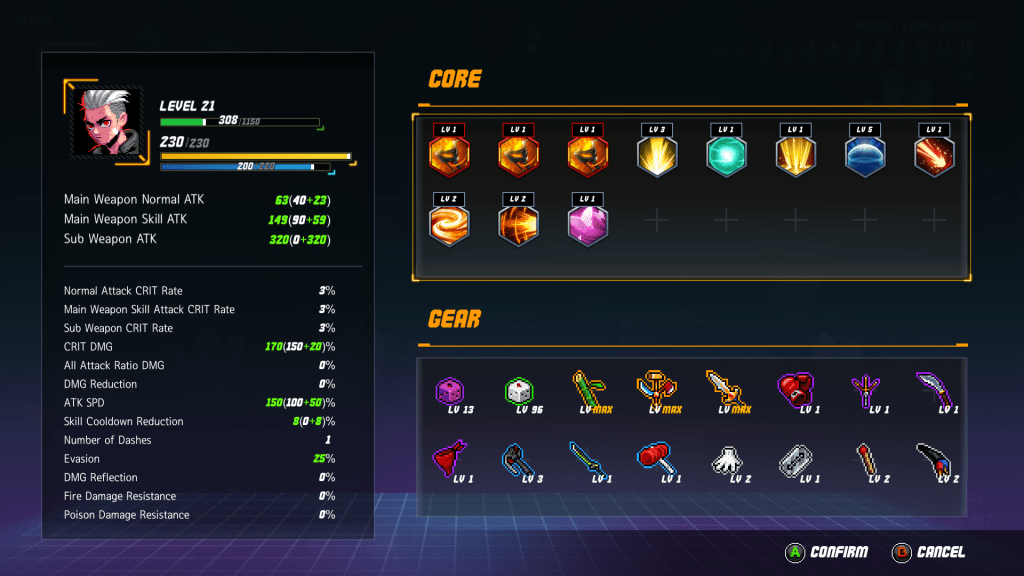Select the red pouch gear
The height and width of the screenshot is (576, 1024).
(450, 460)
